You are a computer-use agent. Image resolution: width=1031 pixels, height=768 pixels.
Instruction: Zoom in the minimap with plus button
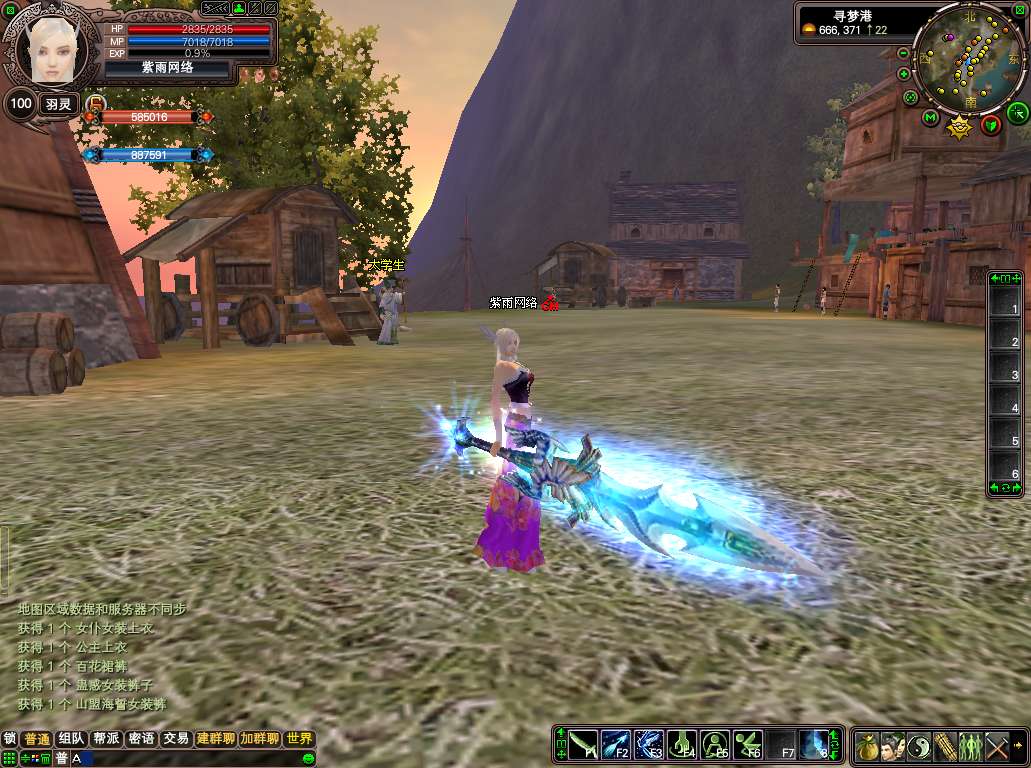(x=904, y=74)
